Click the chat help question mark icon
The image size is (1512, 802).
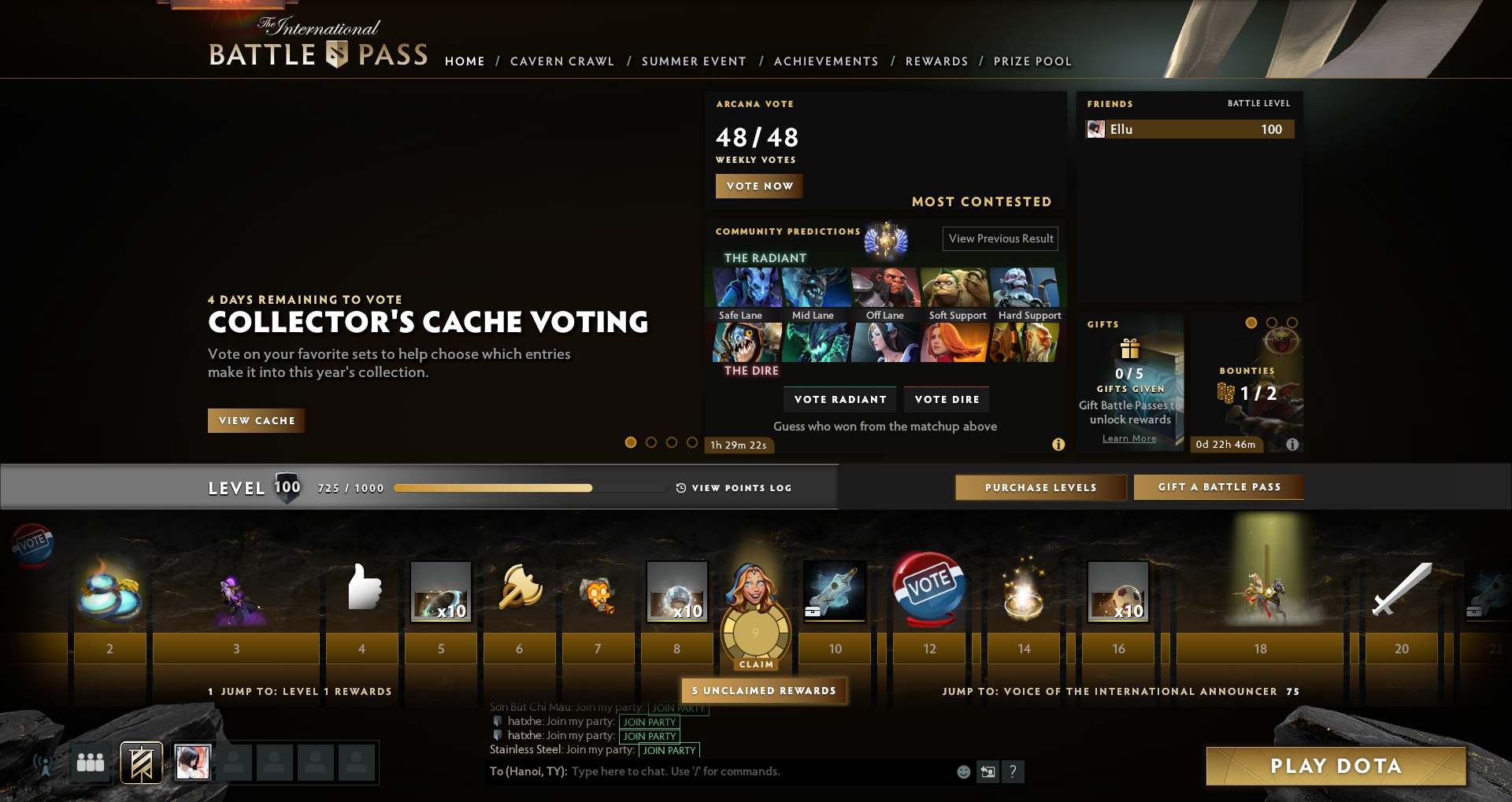pos(1014,772)
